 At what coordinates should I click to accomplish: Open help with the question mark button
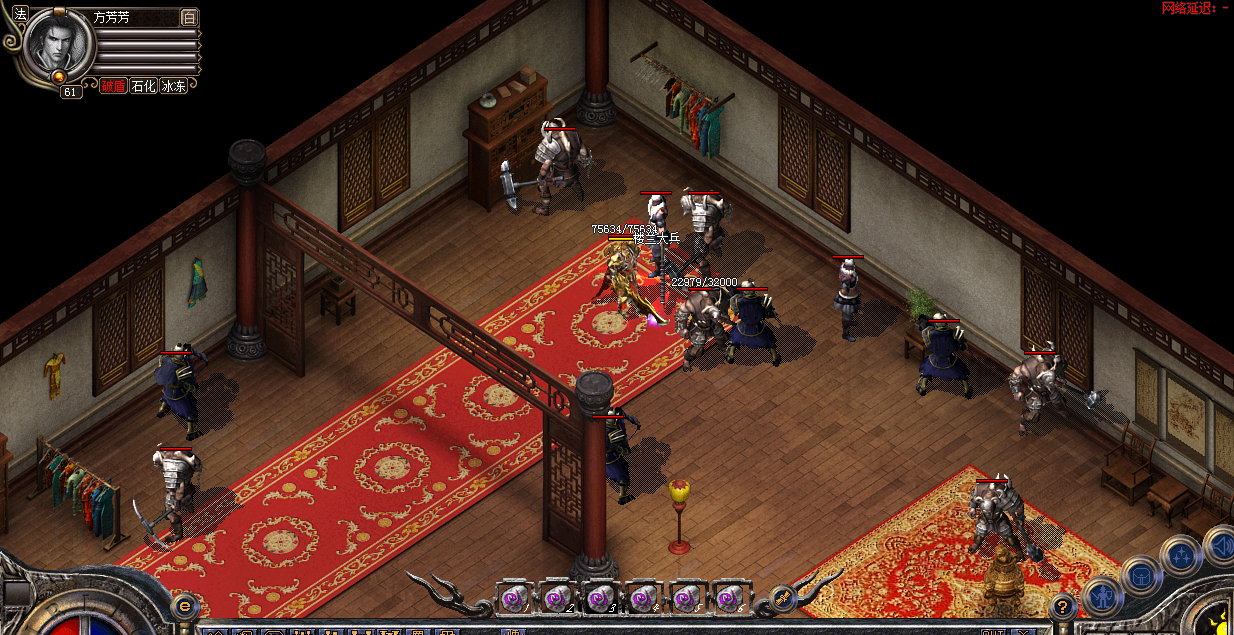[1063, 605]
